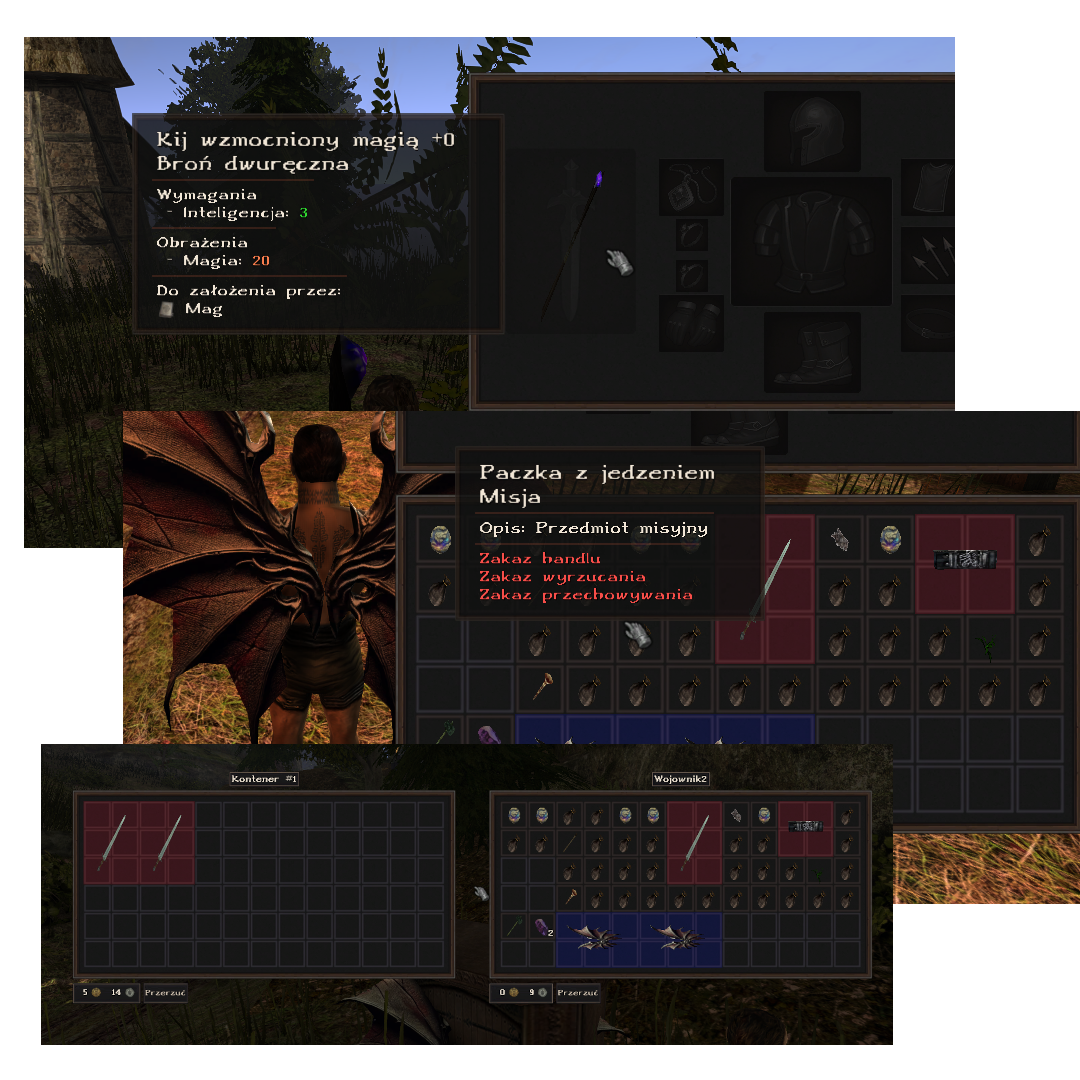Click the helmet equipment slot
Viewport: 1080px width, 1080px height.
[x=812, y=132]
